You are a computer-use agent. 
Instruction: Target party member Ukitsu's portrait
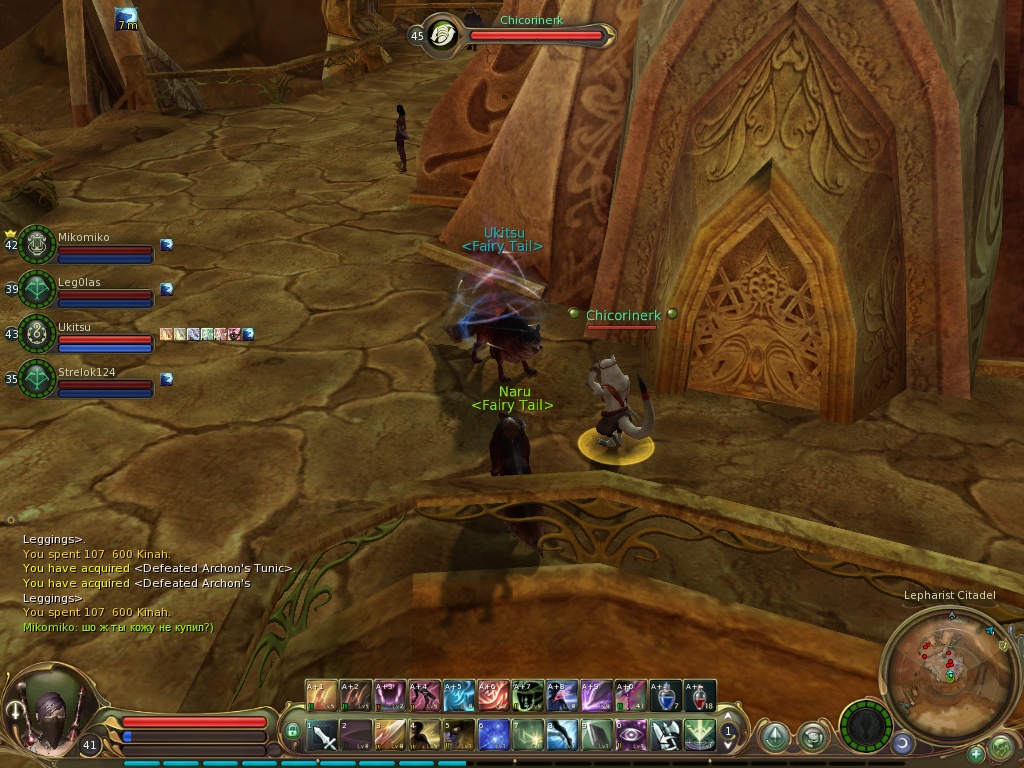[37, 334]
